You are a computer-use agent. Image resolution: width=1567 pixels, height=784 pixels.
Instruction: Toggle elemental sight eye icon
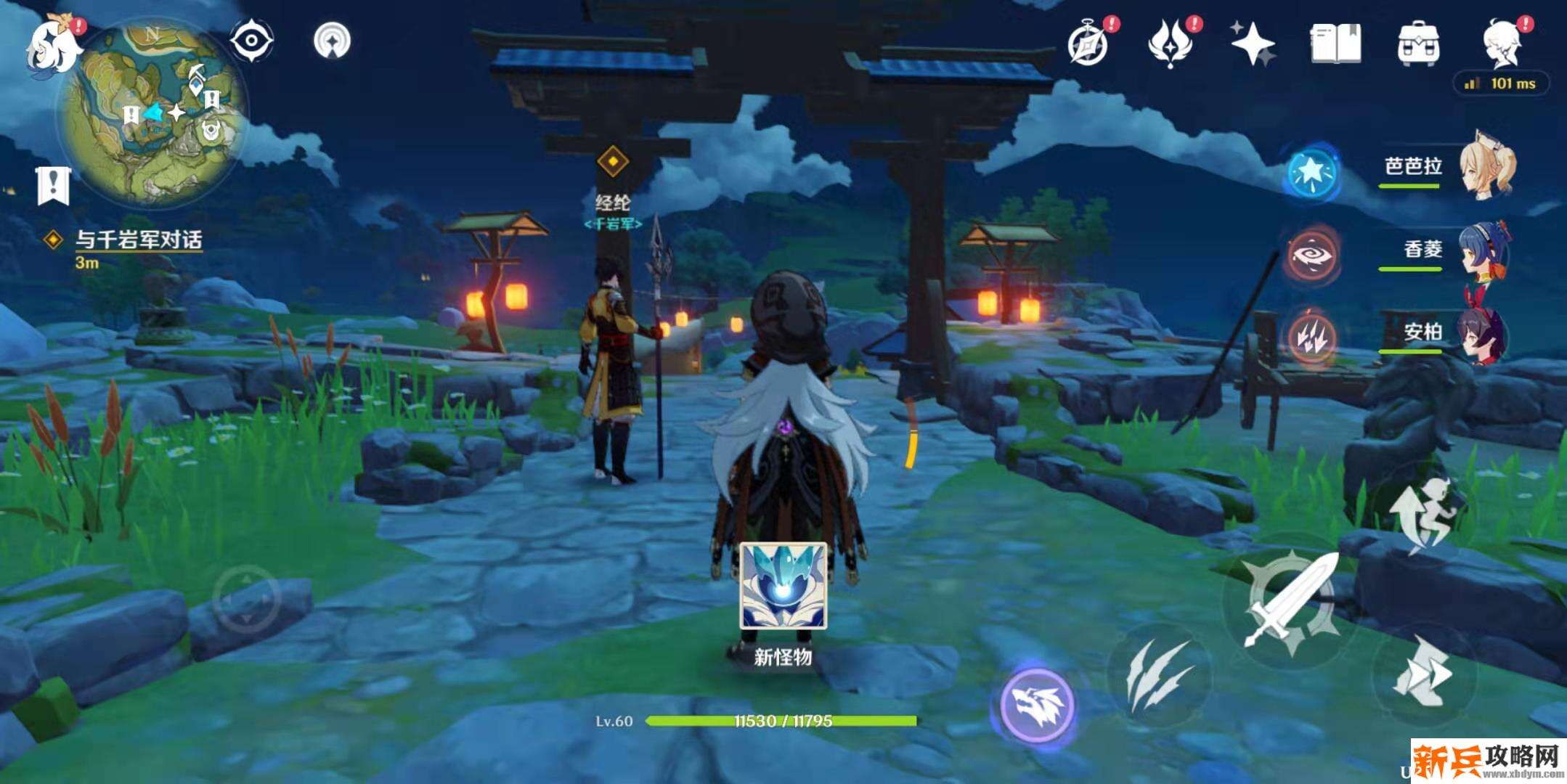click(x=251, y=40)
